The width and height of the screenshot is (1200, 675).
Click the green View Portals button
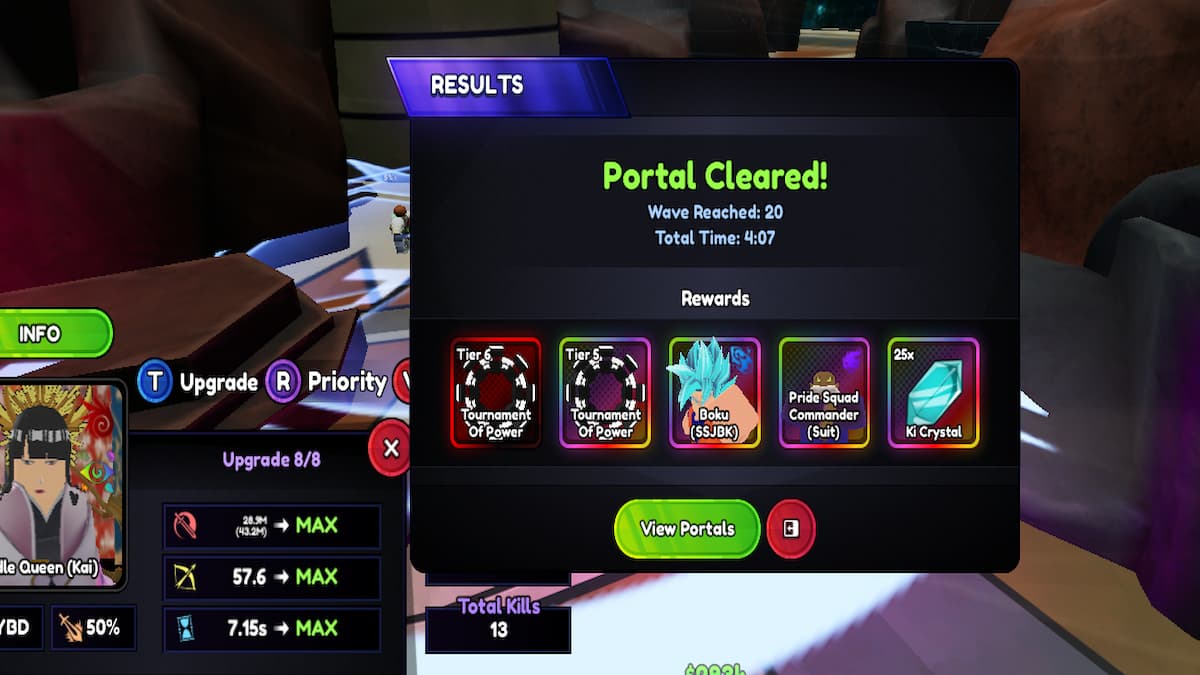point(687,529)
